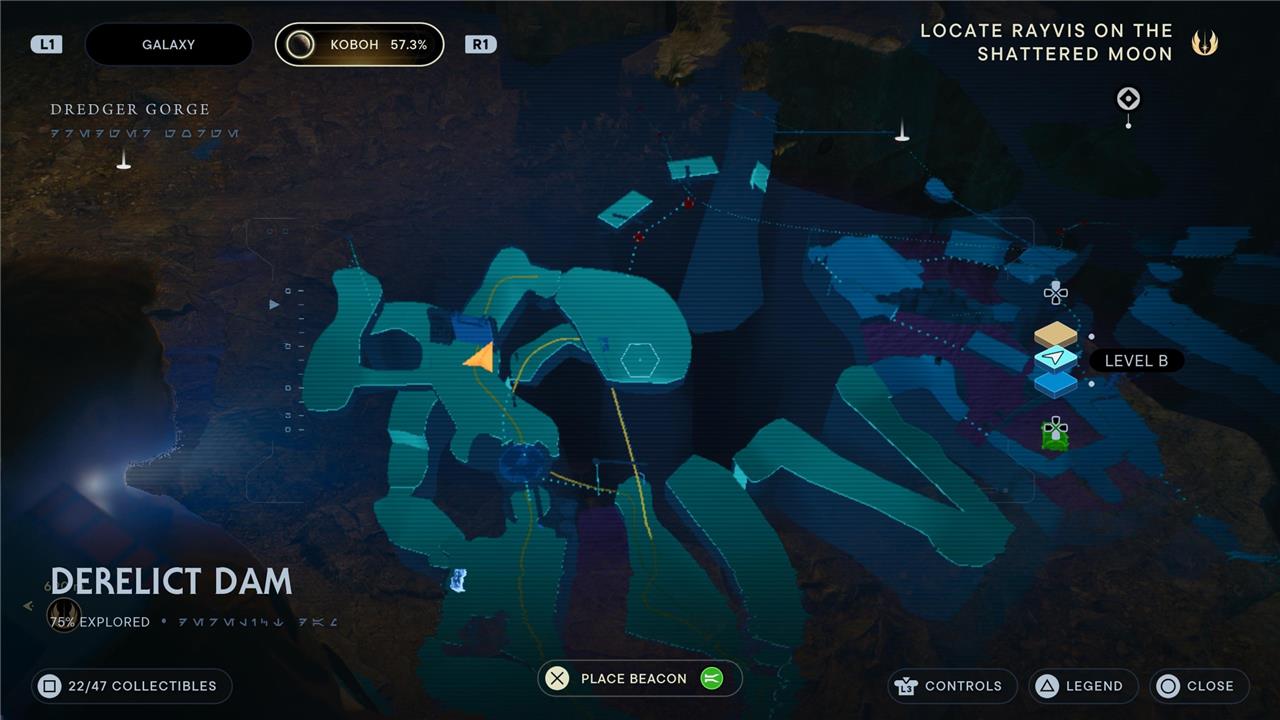Screen dimensions: 1280x720
Task: Open the 22/47 Collectibles list
Action: [130, 686]
